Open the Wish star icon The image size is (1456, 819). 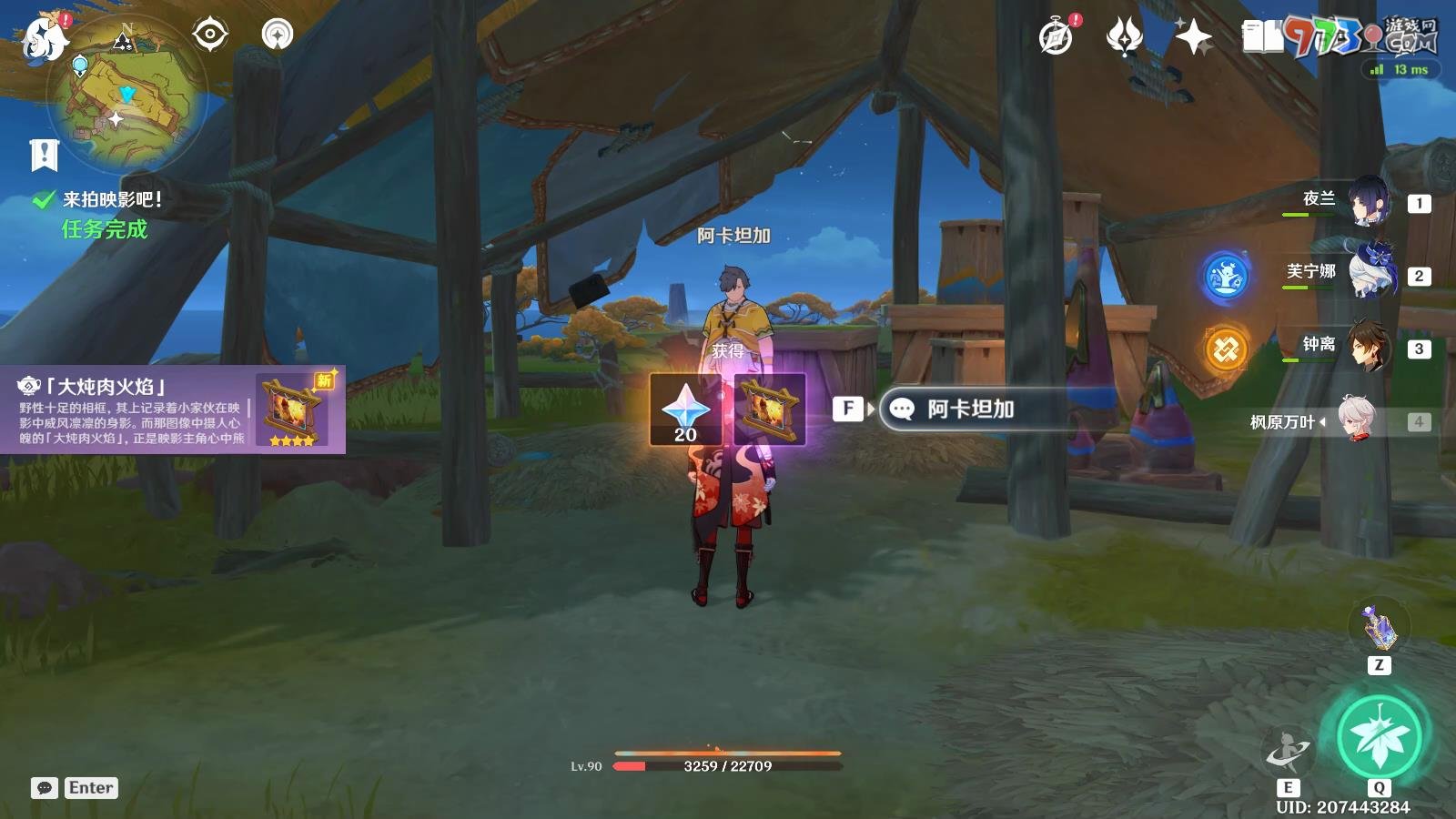(1193, 37)
